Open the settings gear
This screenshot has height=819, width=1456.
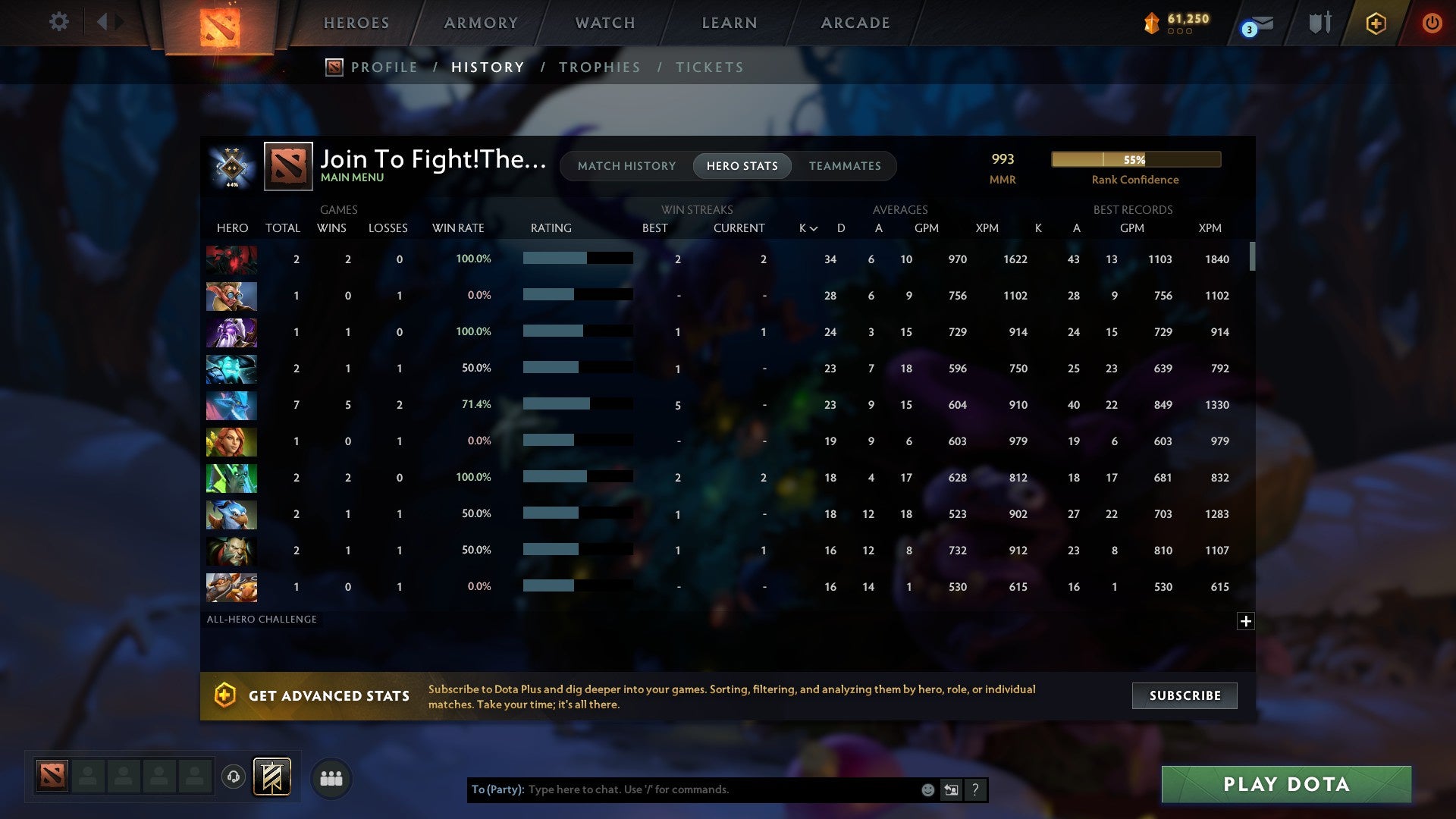pos(58,22)
